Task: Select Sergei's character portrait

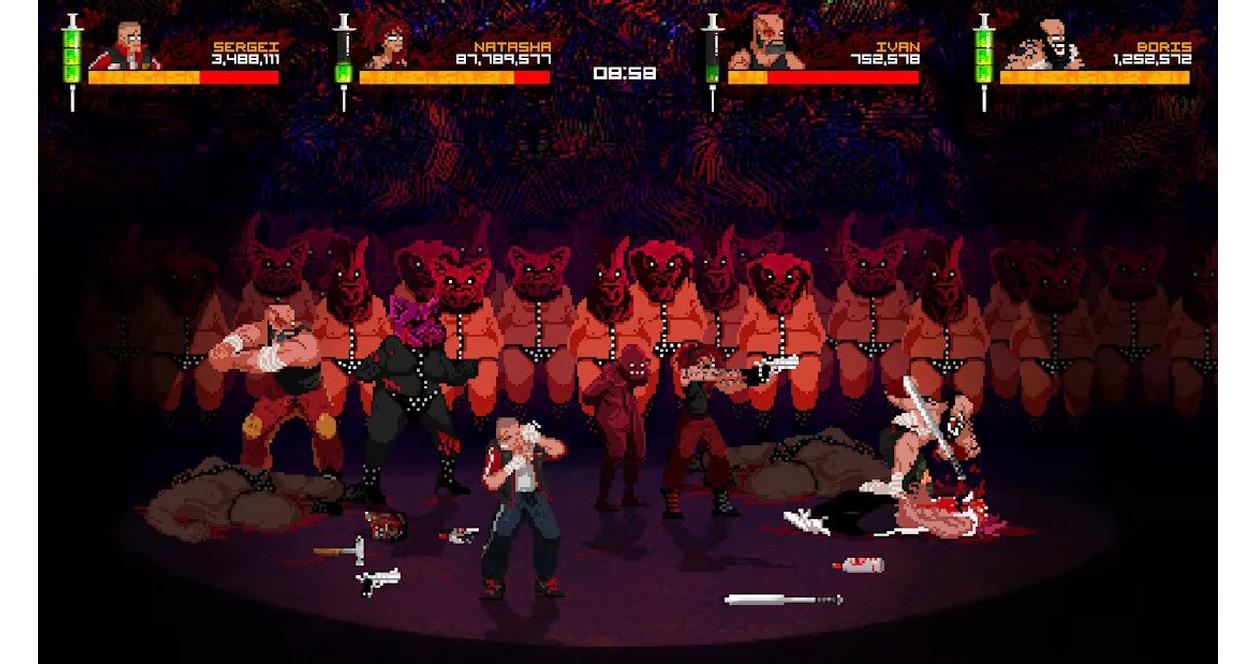Action: click(x=126, y=46)
